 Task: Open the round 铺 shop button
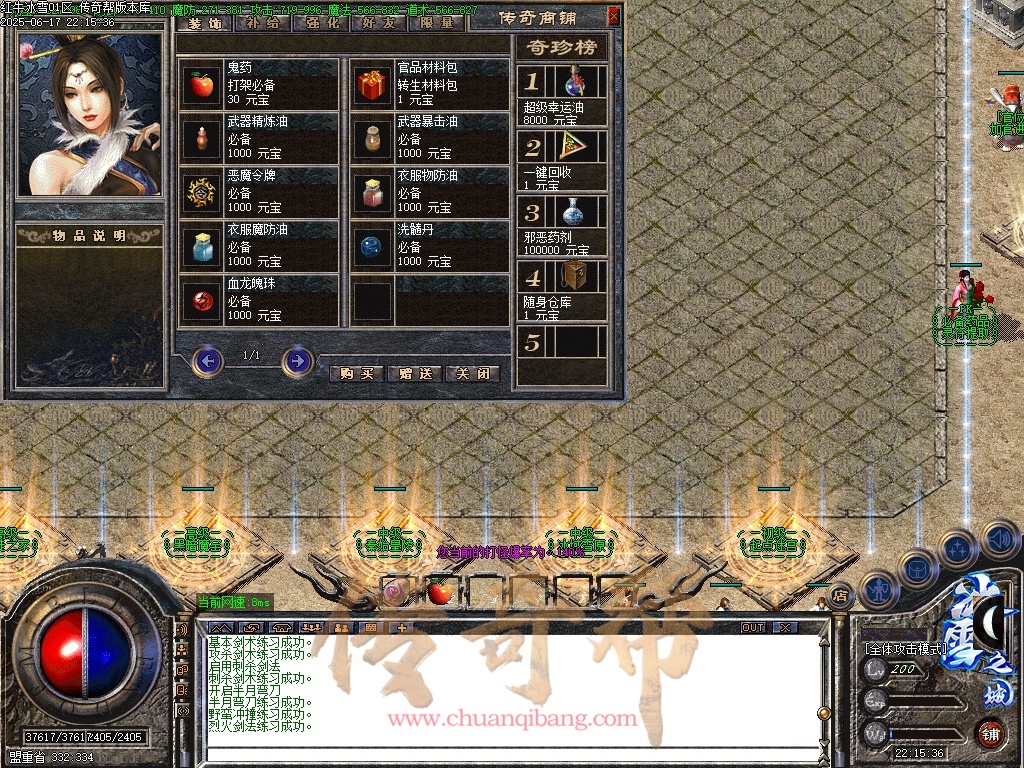coord(991,733)
